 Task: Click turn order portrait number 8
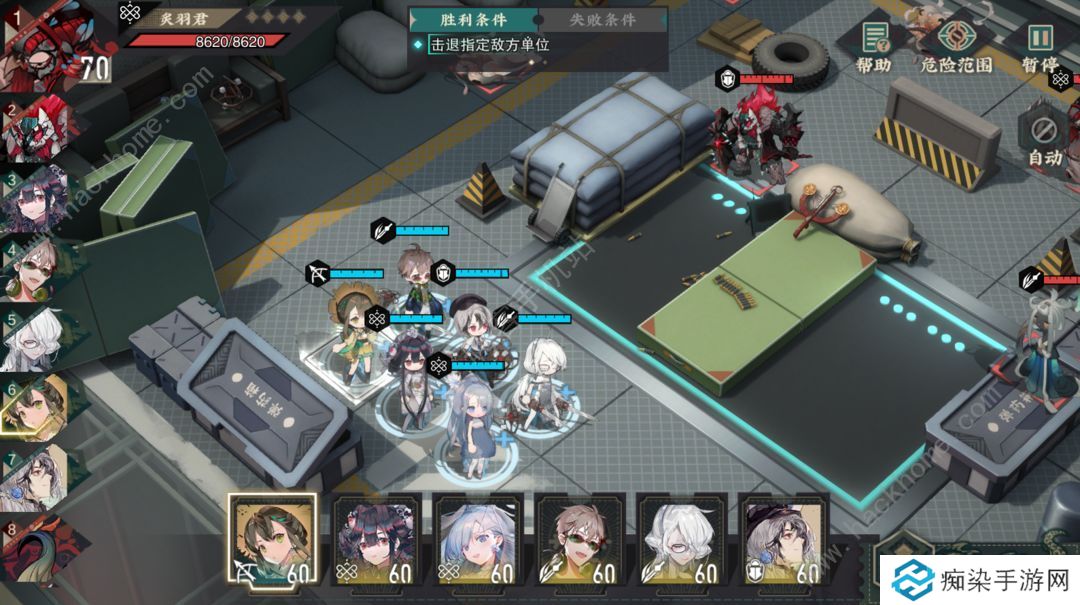38,545
